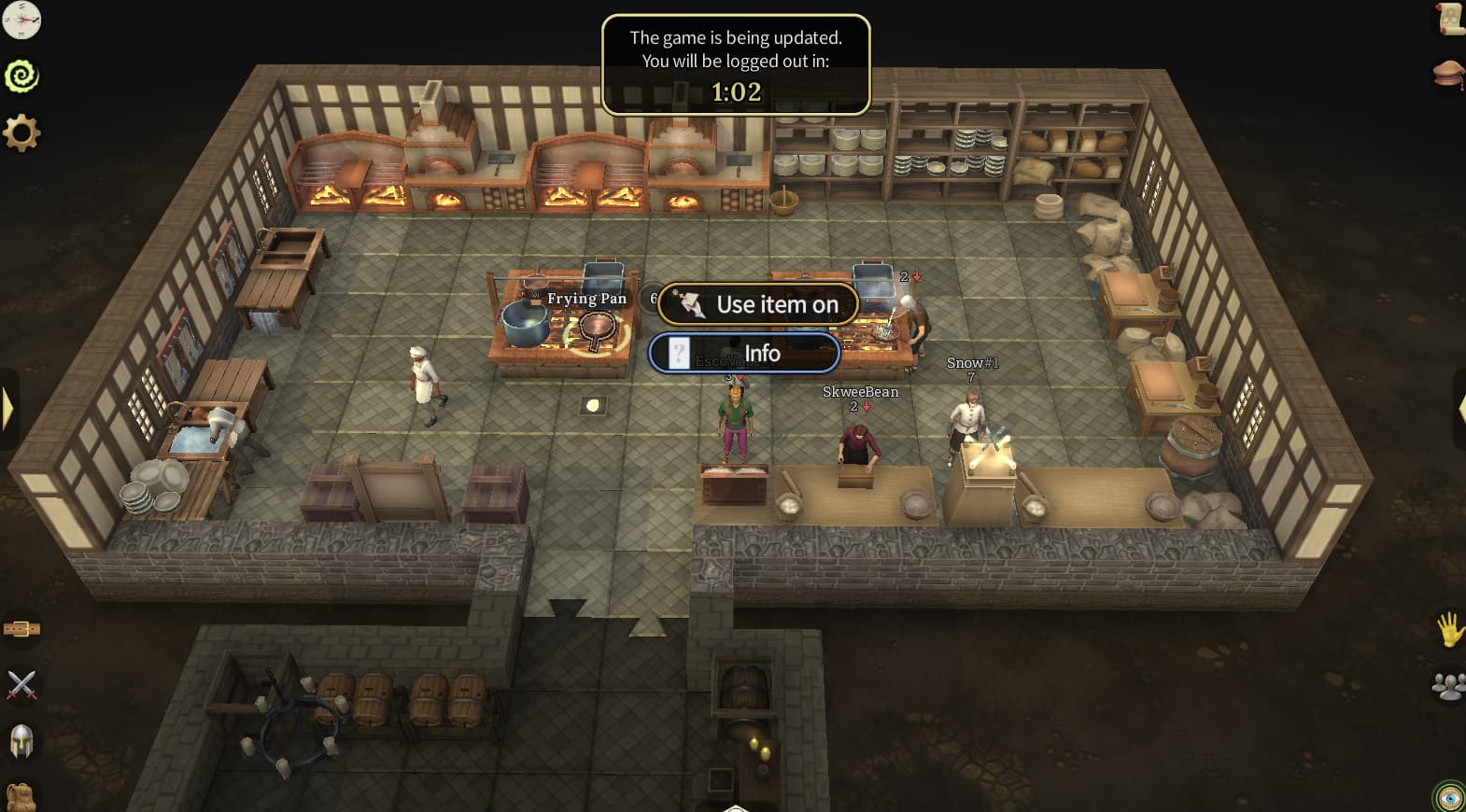Choose "Use item on" from the context menu
Screen dimensions: 1466x812
click(x=757, y=304)
